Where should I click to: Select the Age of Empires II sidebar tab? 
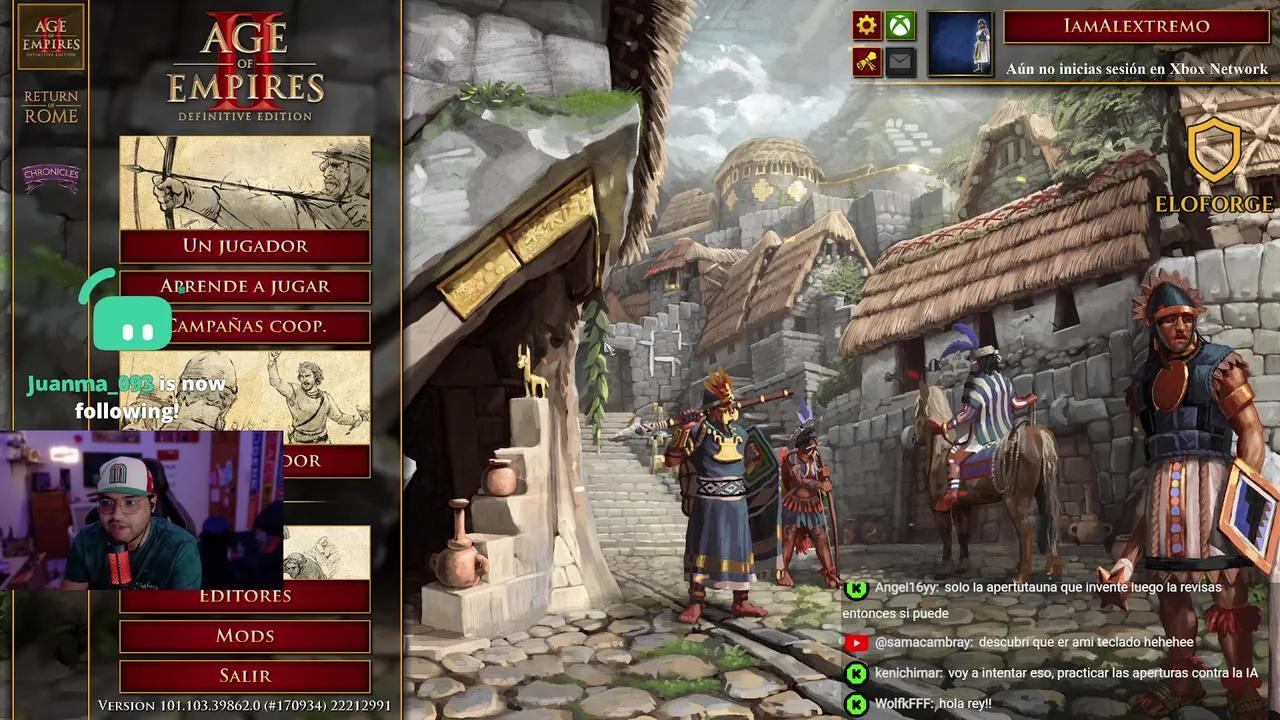tap(51, 37)
